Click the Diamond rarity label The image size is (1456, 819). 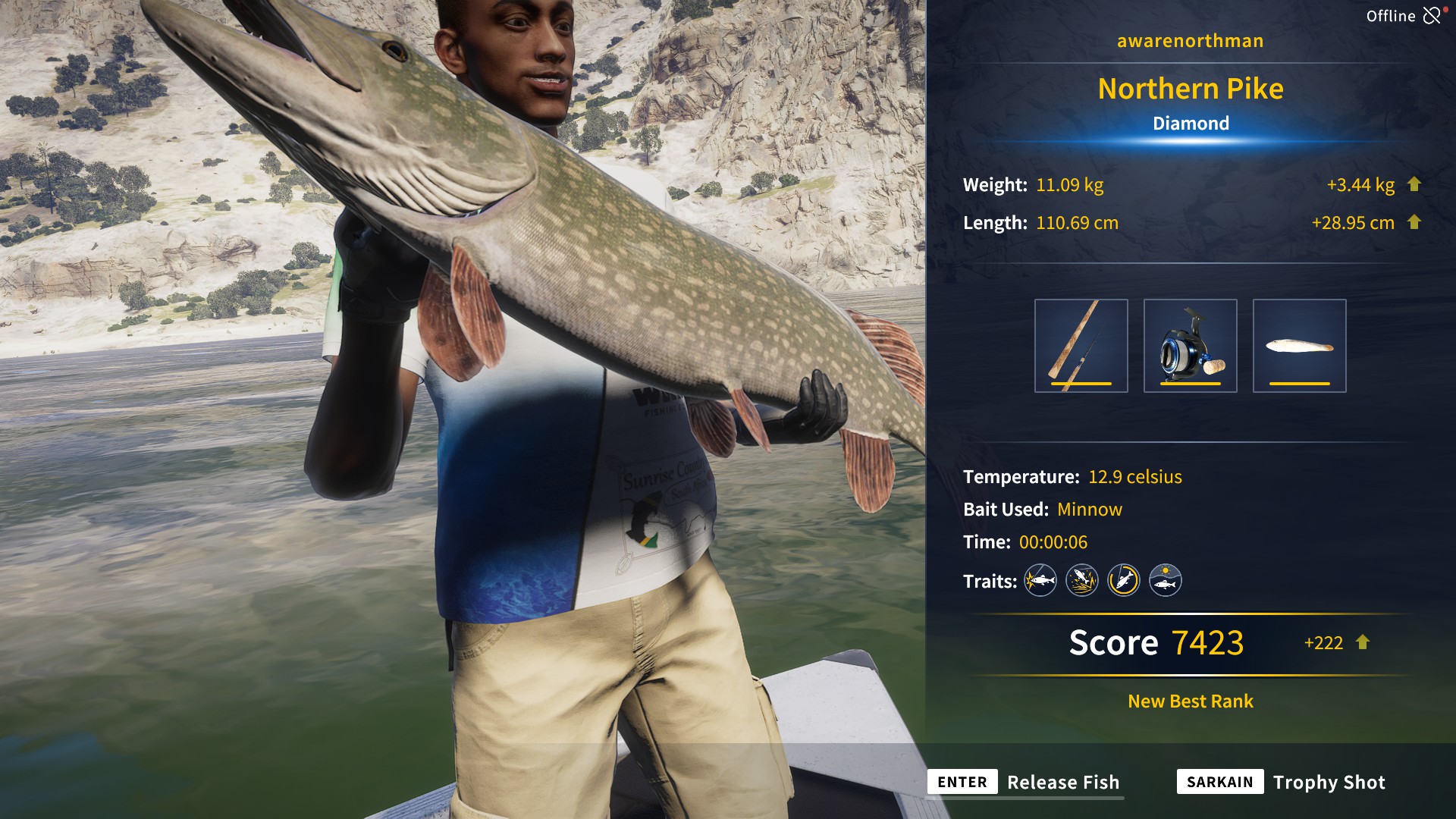pos(1191,123)
